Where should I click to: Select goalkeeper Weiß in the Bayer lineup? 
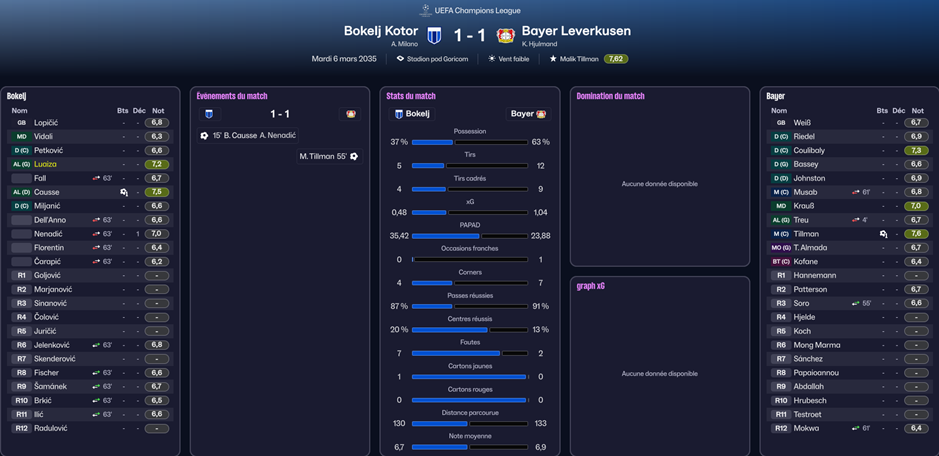coord(802,123)
